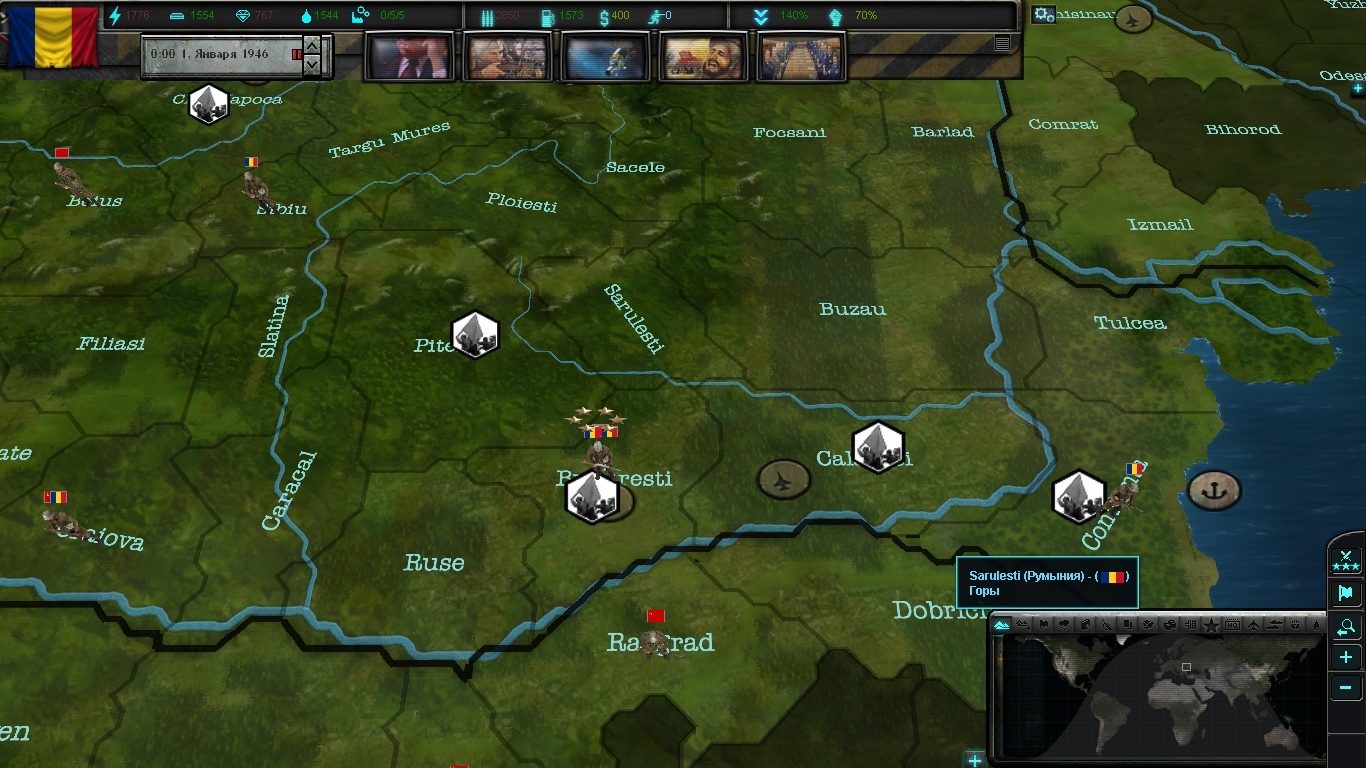Decrease game speed with the down arrow

click(x=313, y=65)
